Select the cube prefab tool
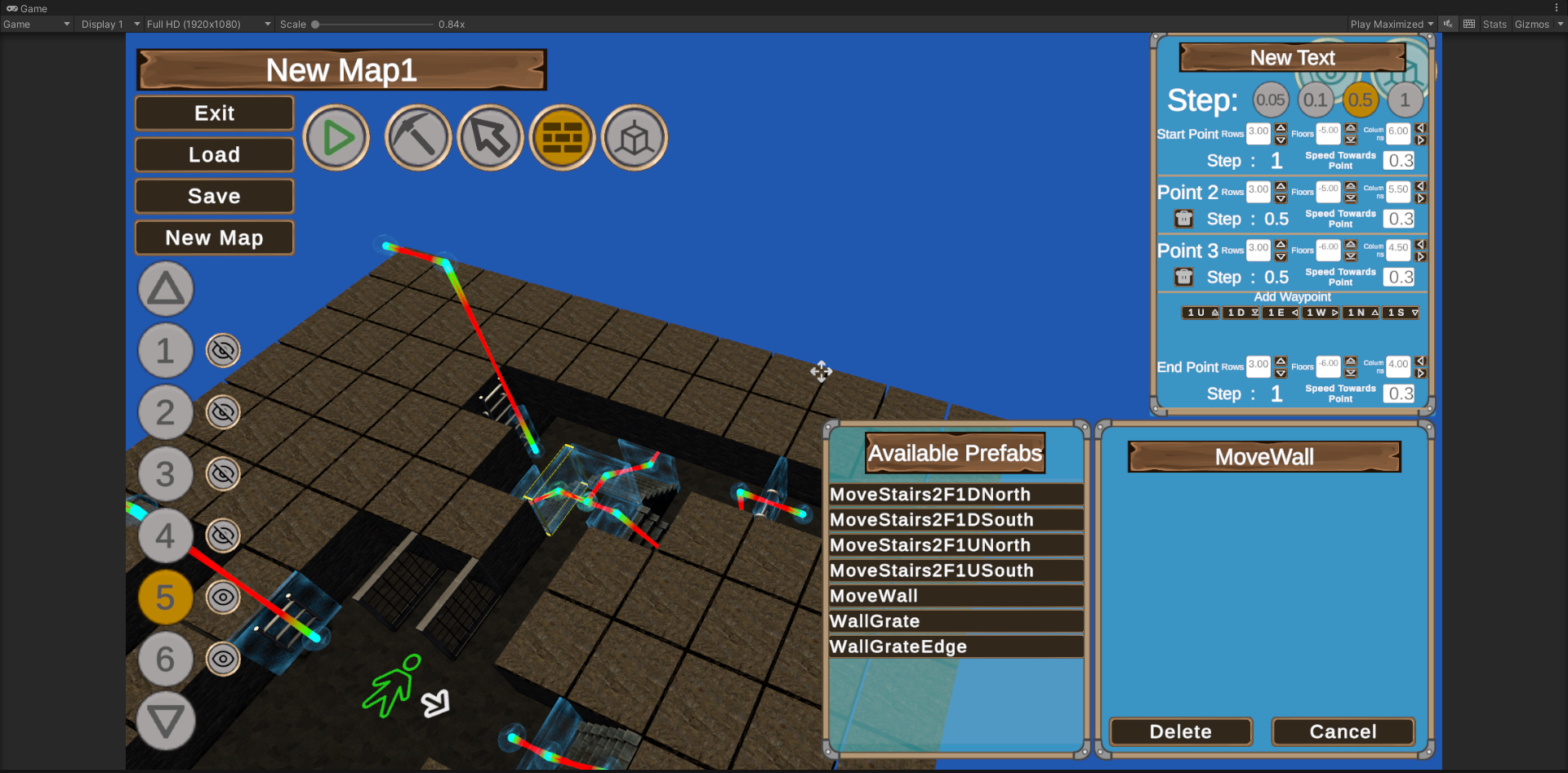 (635, 138)
